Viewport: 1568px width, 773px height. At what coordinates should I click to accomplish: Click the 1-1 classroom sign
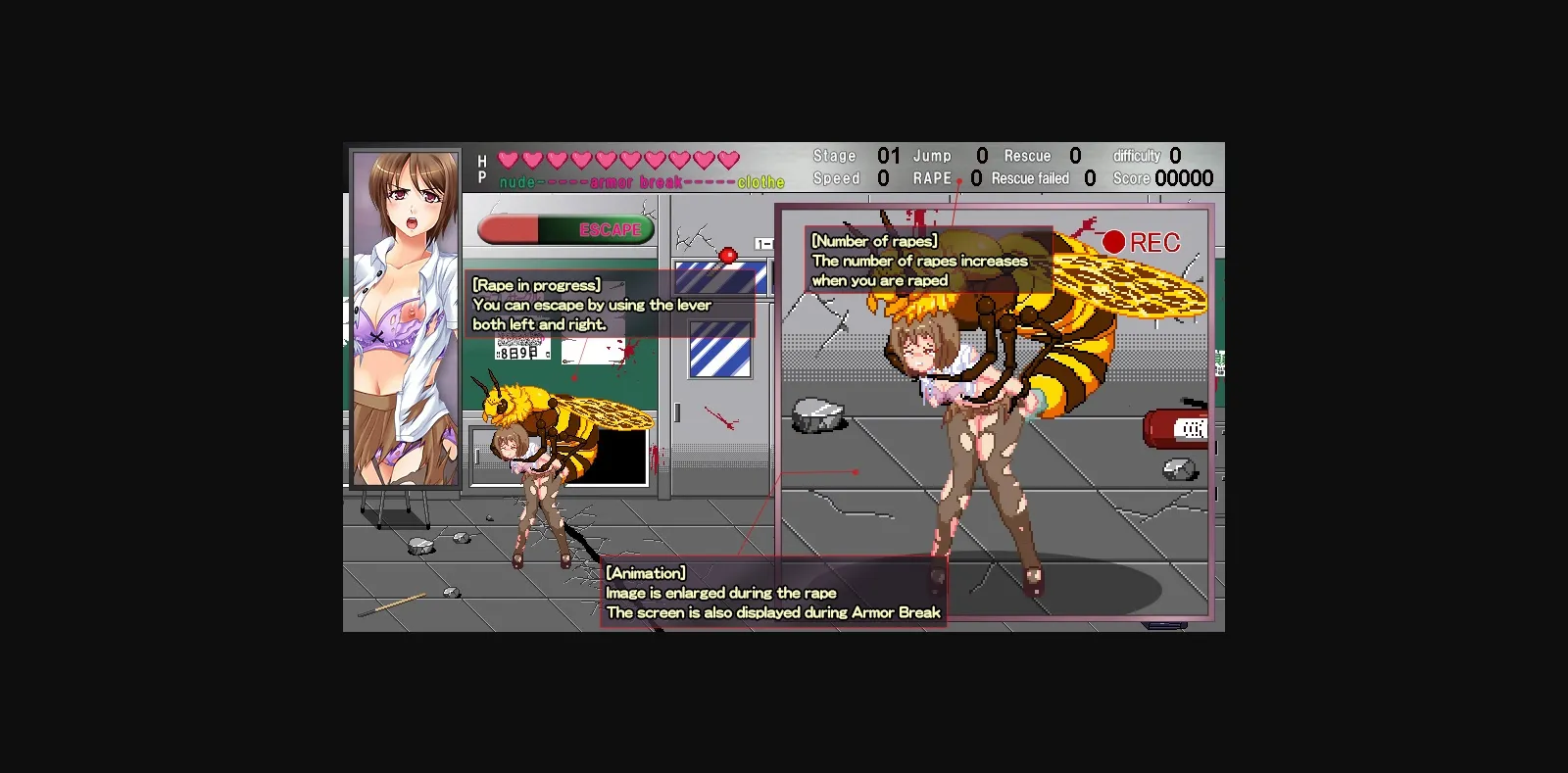(762, 245)
